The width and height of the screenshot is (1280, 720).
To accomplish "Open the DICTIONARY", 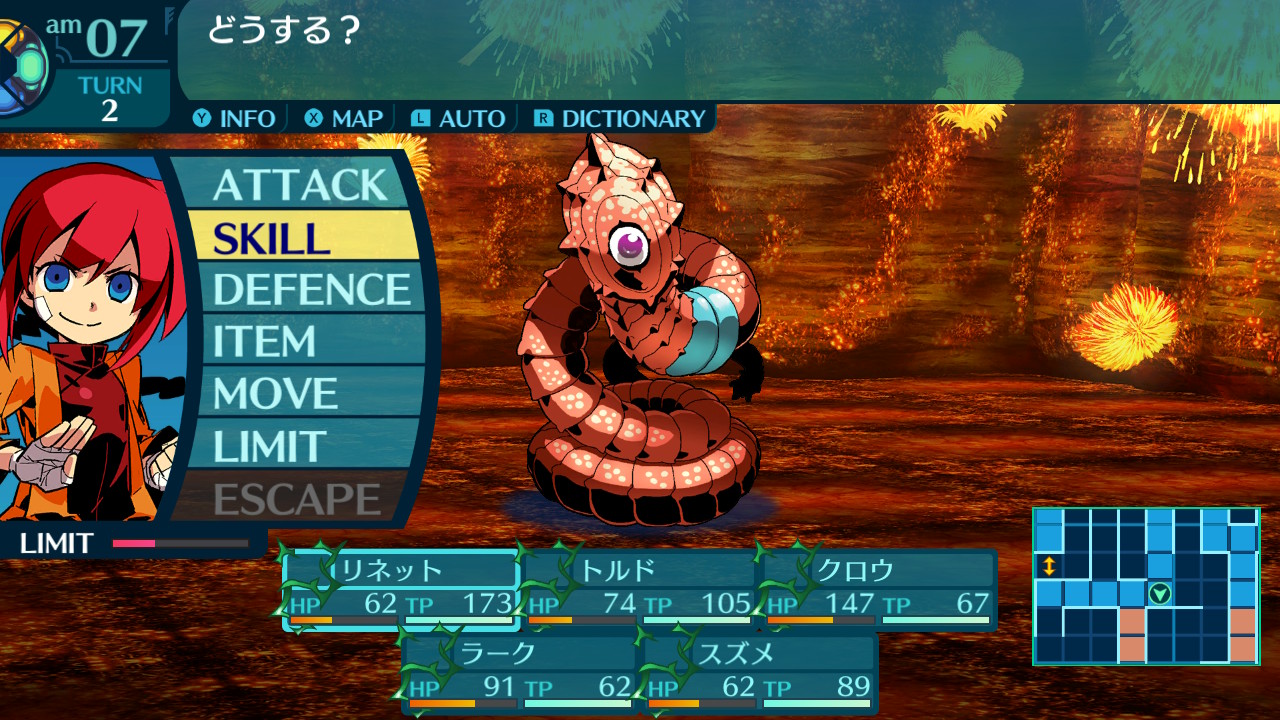I will (x=621, y=118).
